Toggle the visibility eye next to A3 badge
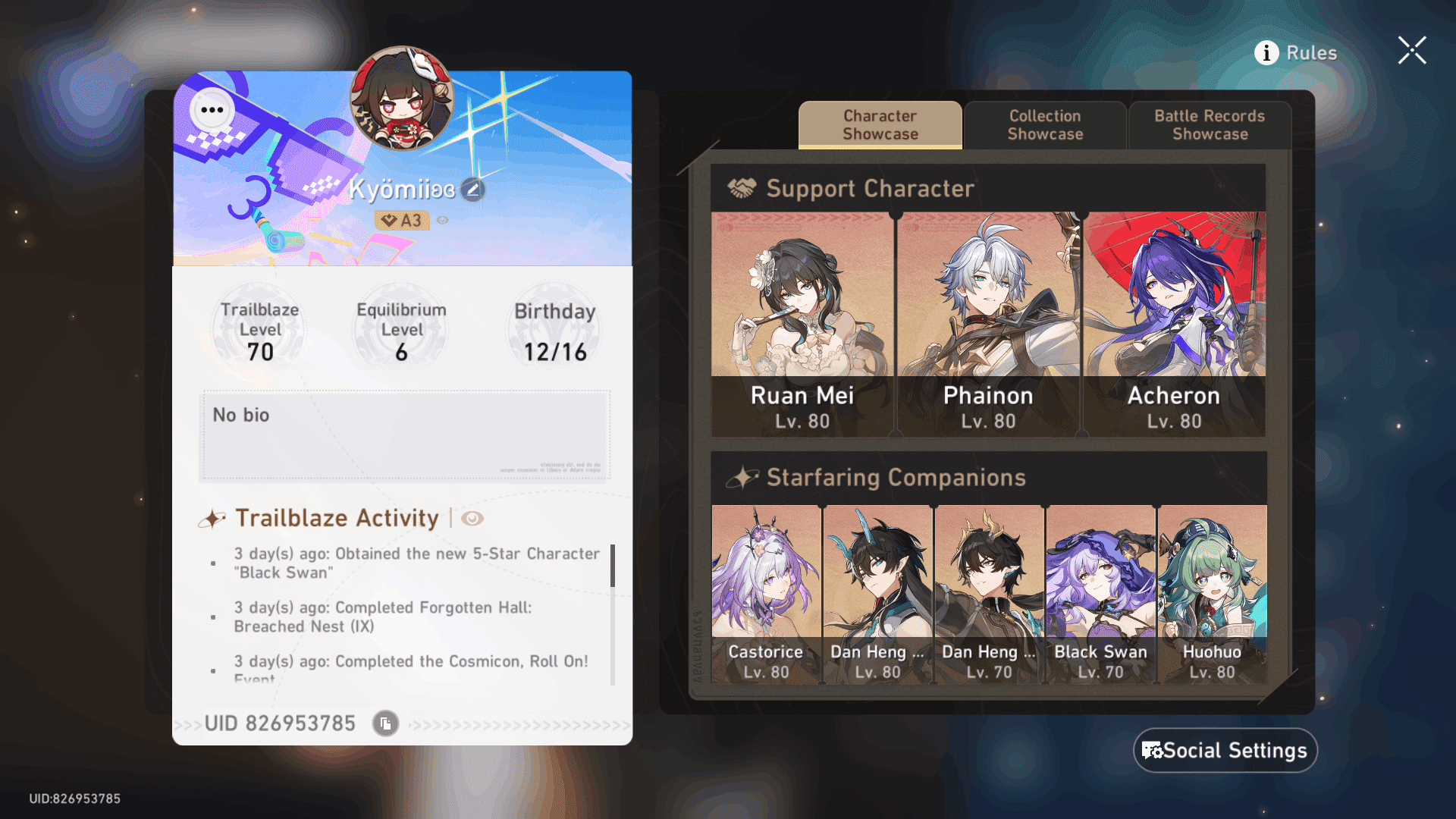This screenshot has height=819, width=1456. (x=442, y=220)
